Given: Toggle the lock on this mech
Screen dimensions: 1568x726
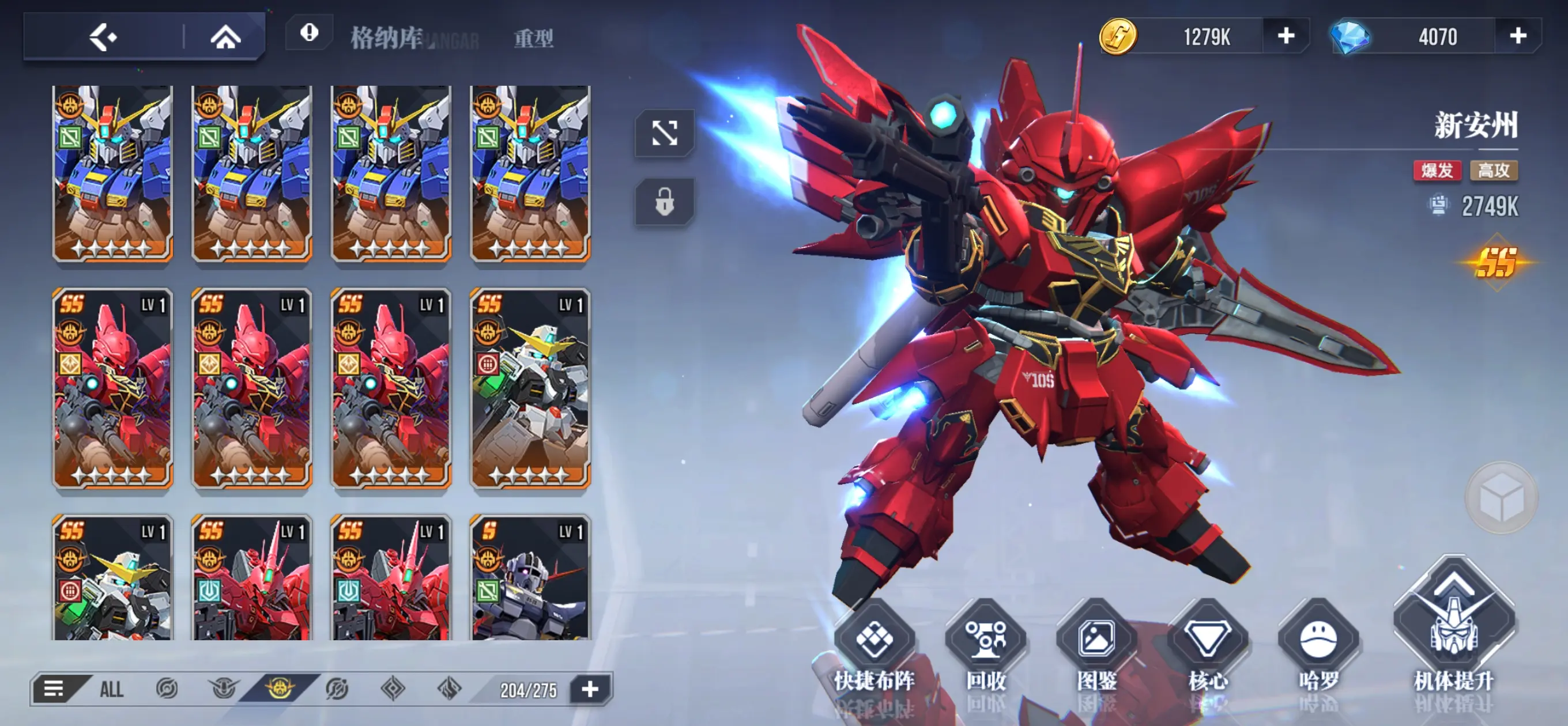Looking at the screenshot, I should 664,202.
